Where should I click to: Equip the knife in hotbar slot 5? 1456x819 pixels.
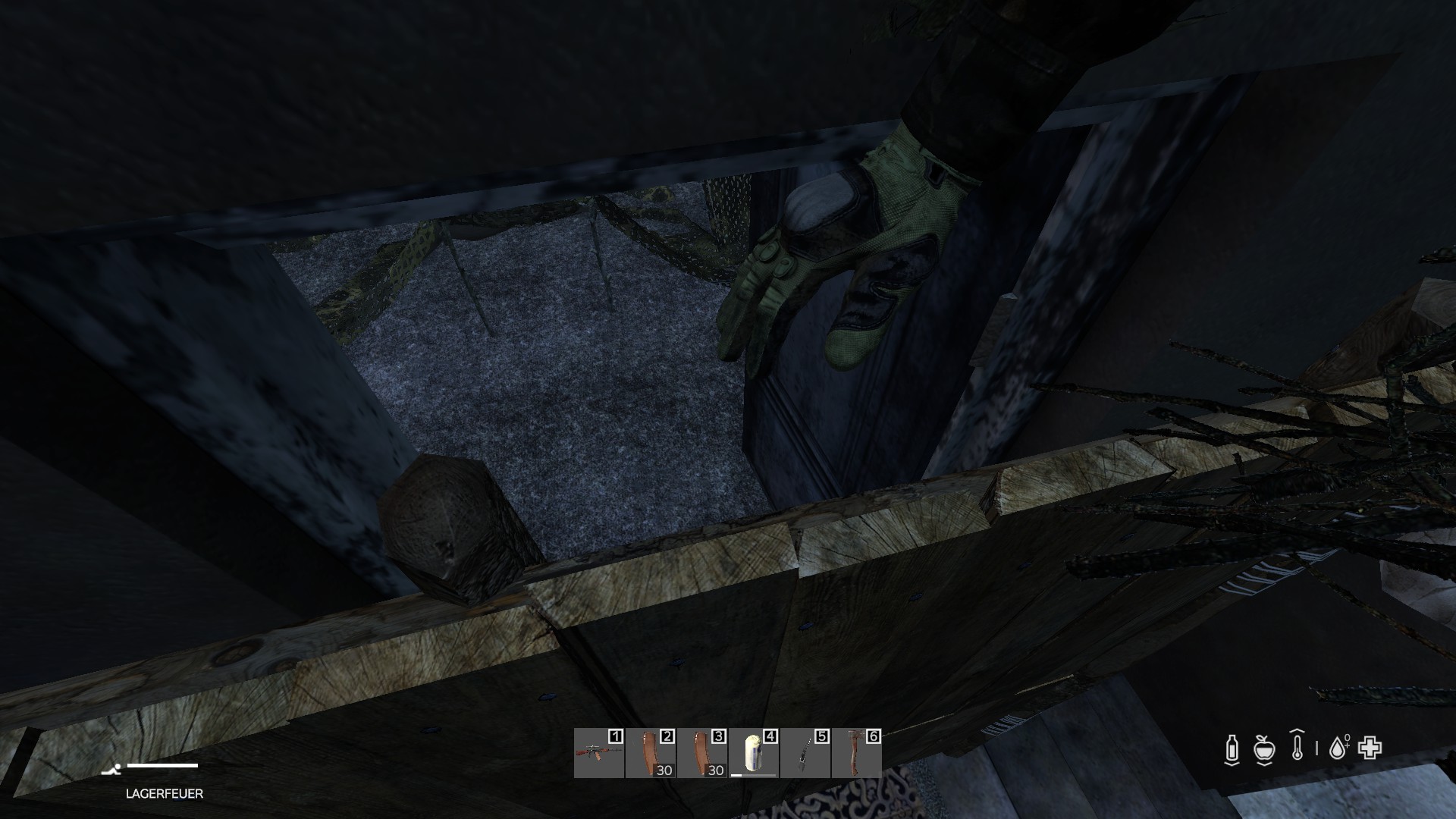pos(805,753)
